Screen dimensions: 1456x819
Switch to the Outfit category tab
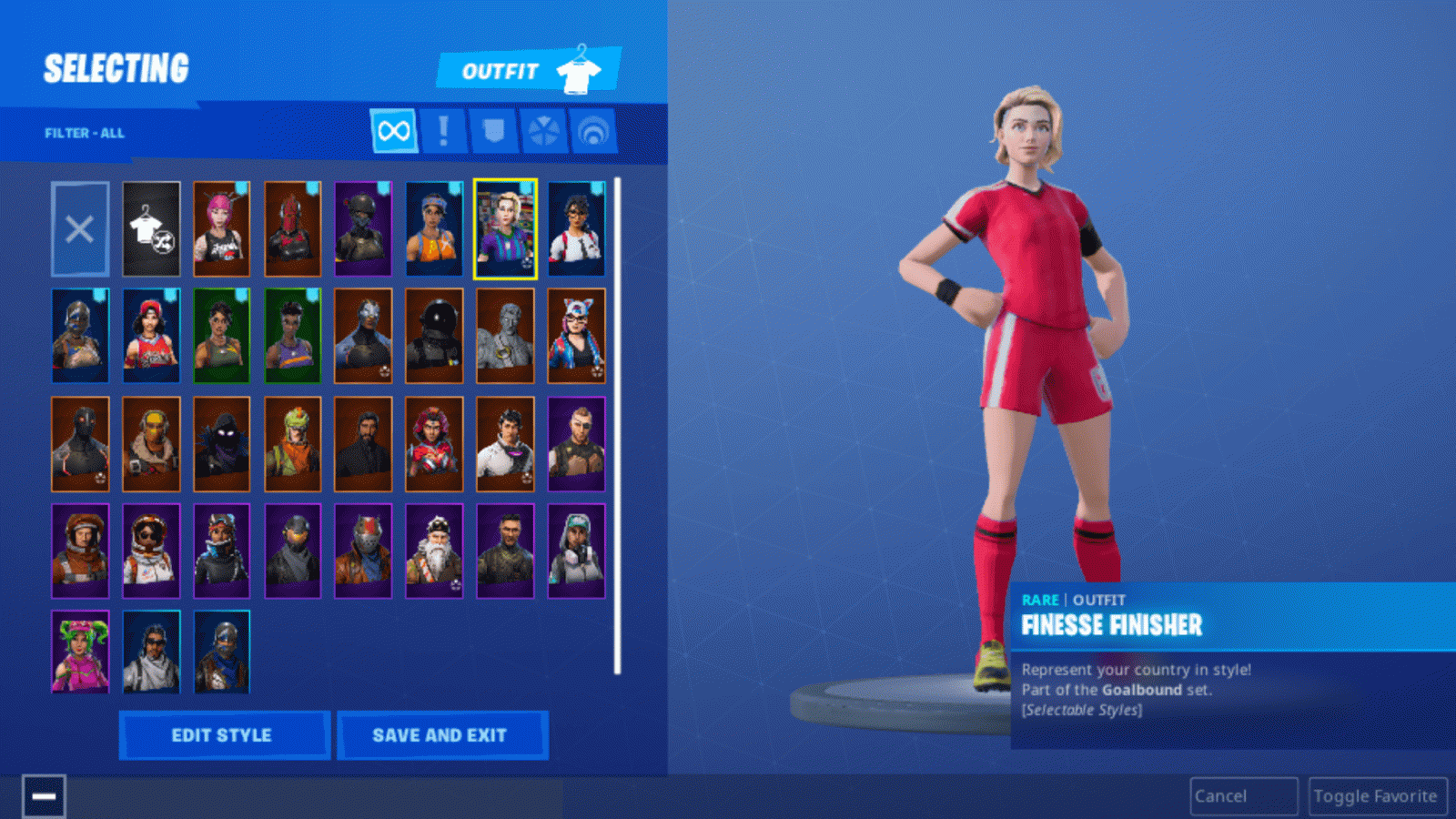[x=500, y=68]
